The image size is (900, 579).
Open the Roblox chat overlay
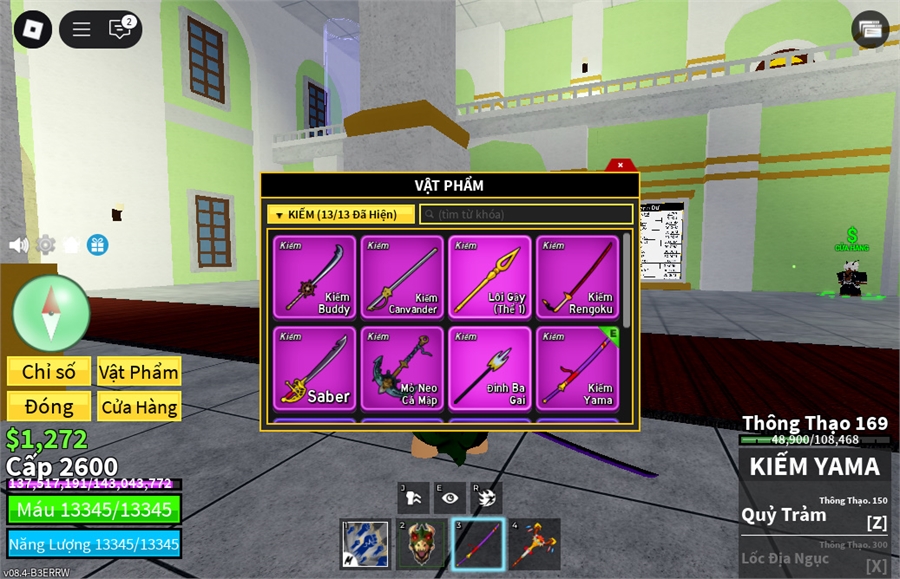point(120,29)
